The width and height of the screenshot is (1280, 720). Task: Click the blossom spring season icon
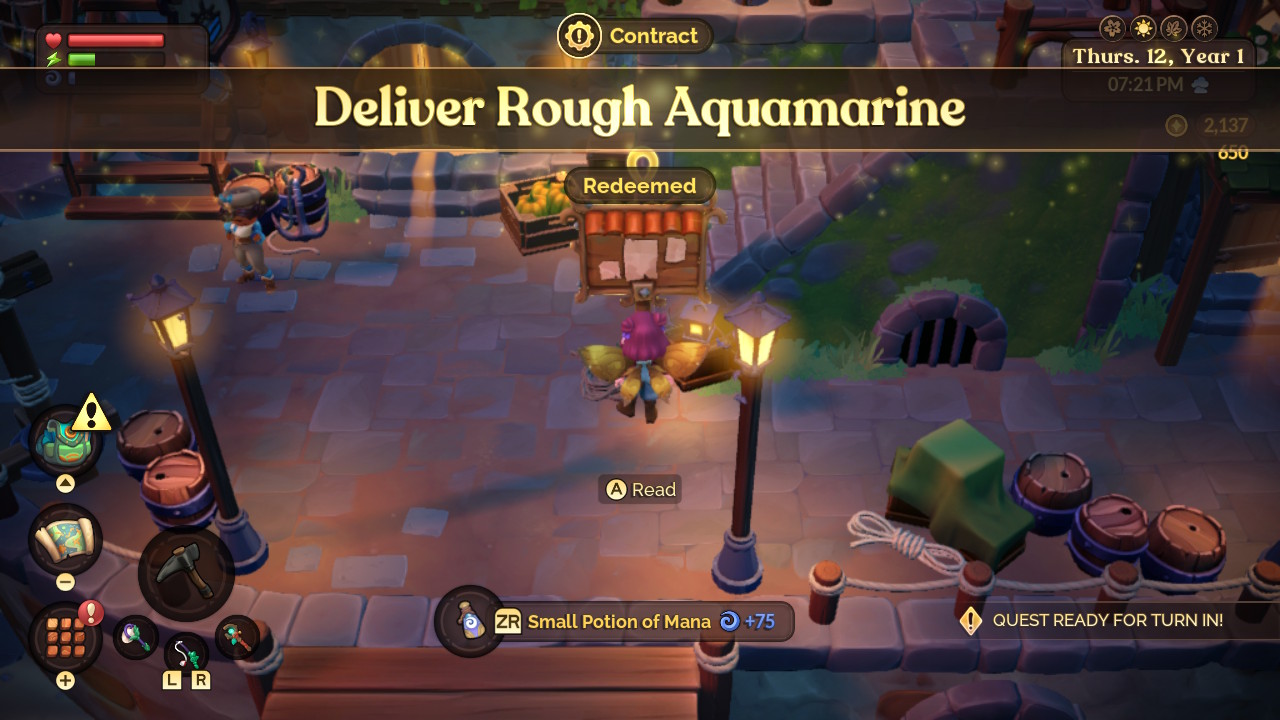pos(1111,28)
